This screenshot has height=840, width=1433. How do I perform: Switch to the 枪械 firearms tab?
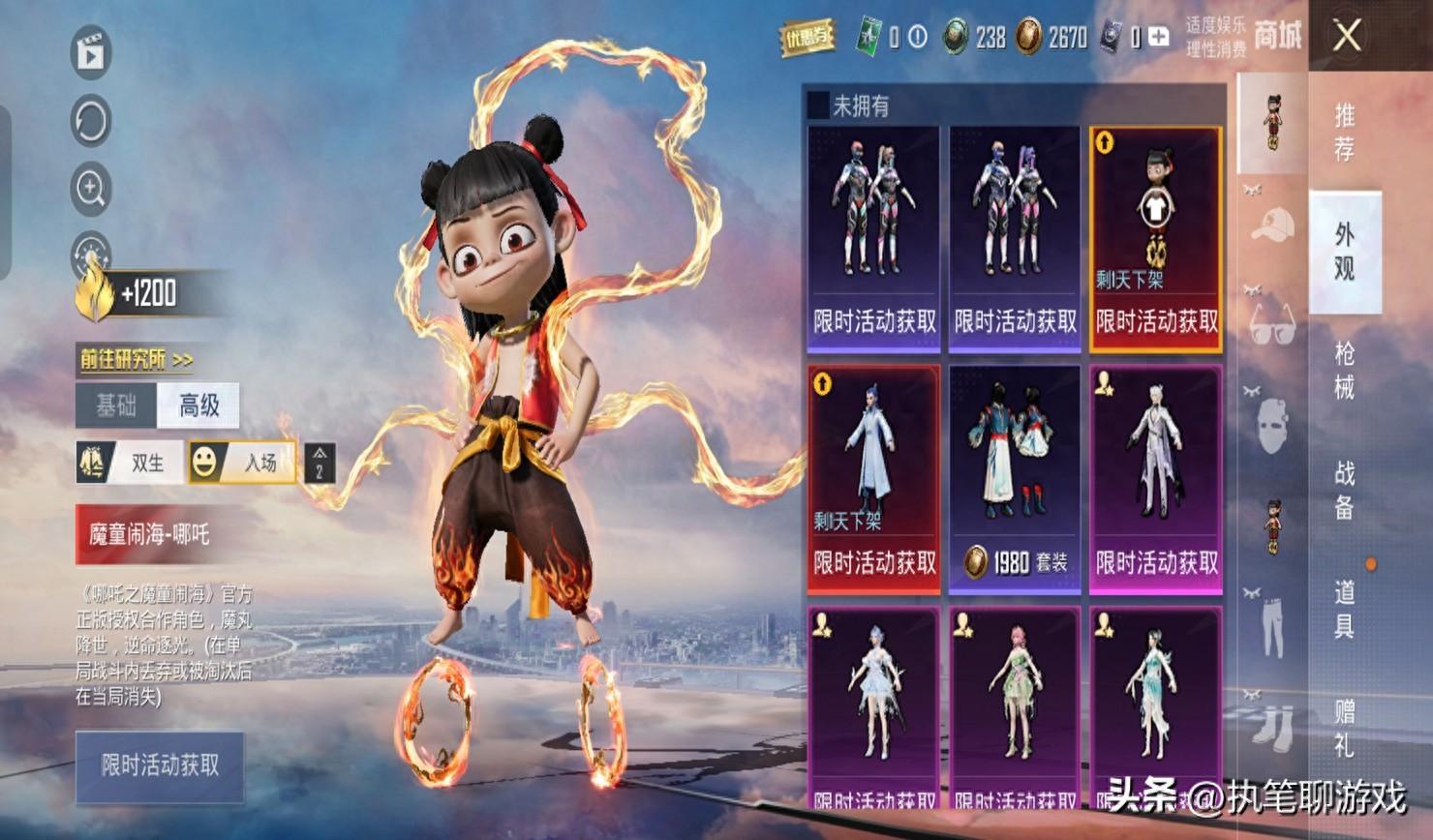(x=1344, y=370)
